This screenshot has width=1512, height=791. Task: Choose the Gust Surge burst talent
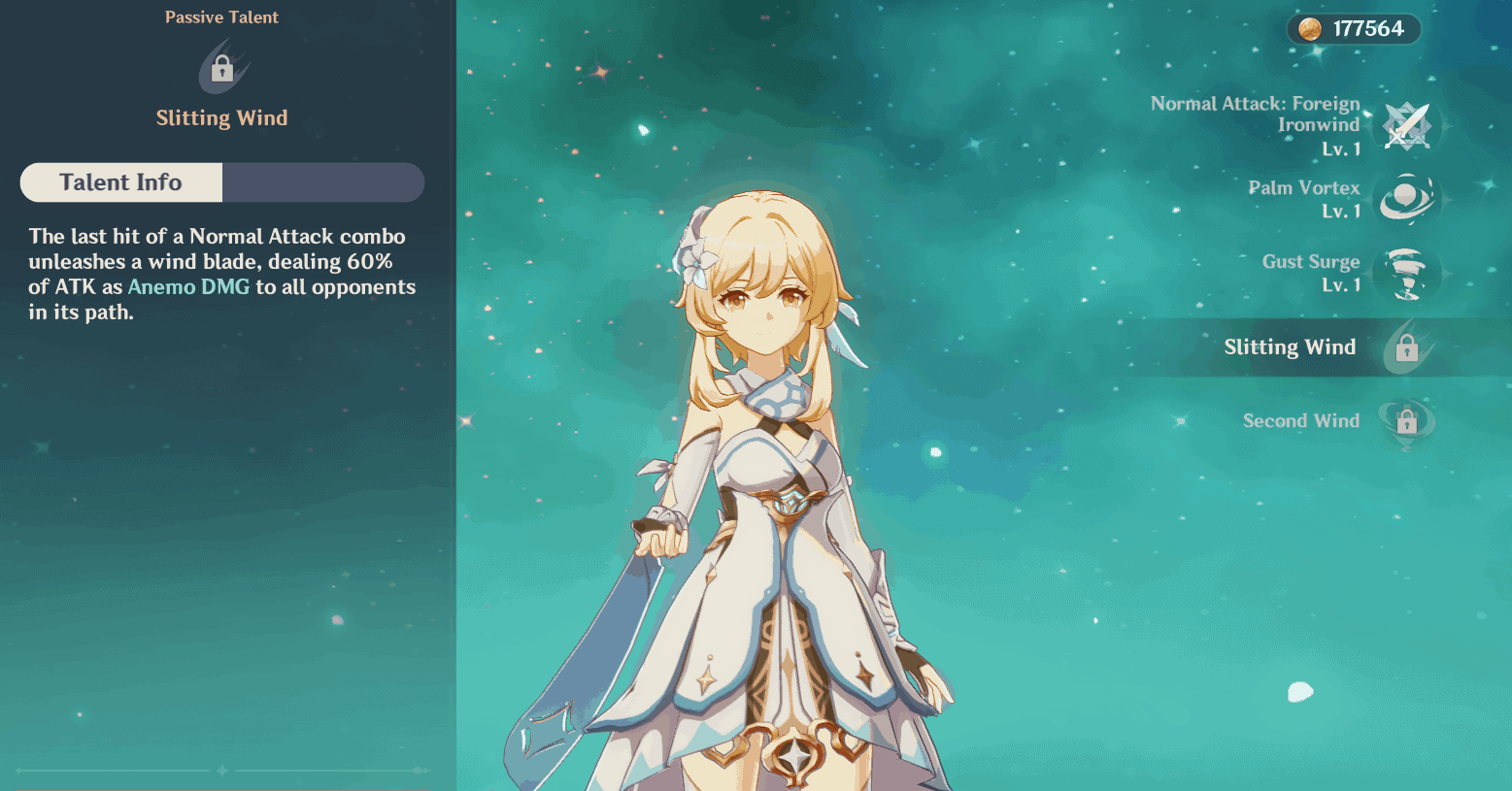coord(1405,274)
